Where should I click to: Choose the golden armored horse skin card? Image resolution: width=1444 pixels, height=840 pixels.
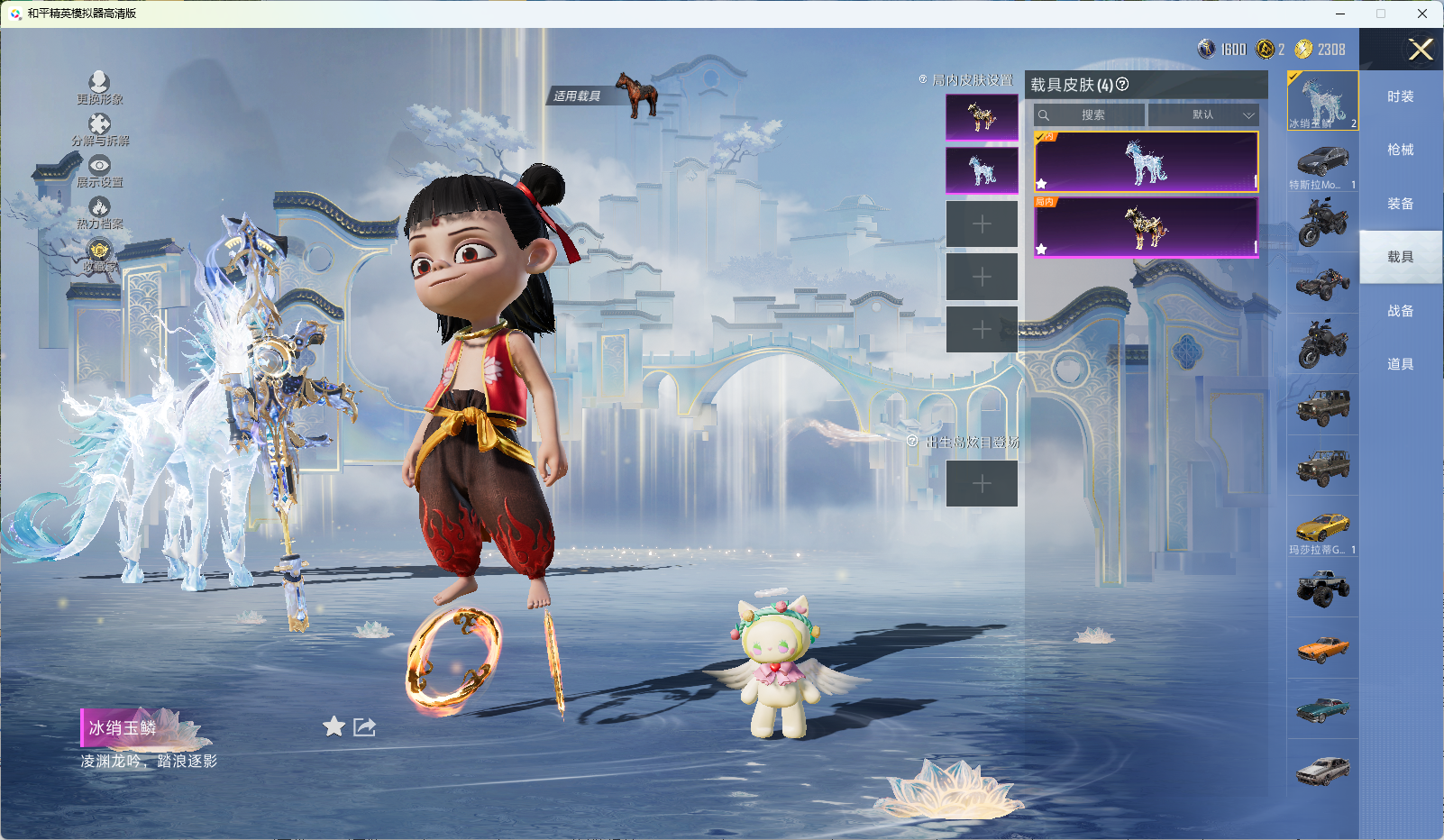[x=1146, y=227]
